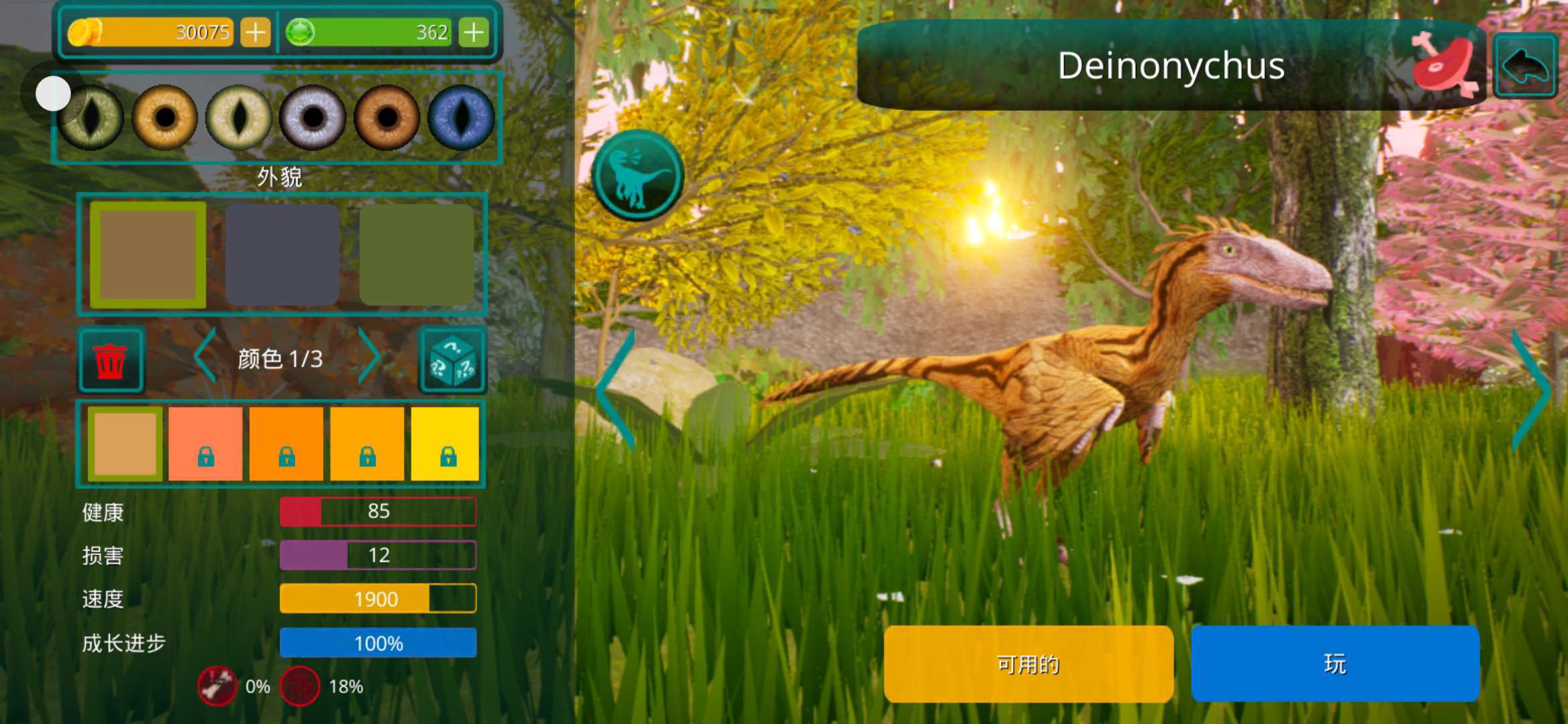
Task: Go to the next color page
Action: click(369, 357)
